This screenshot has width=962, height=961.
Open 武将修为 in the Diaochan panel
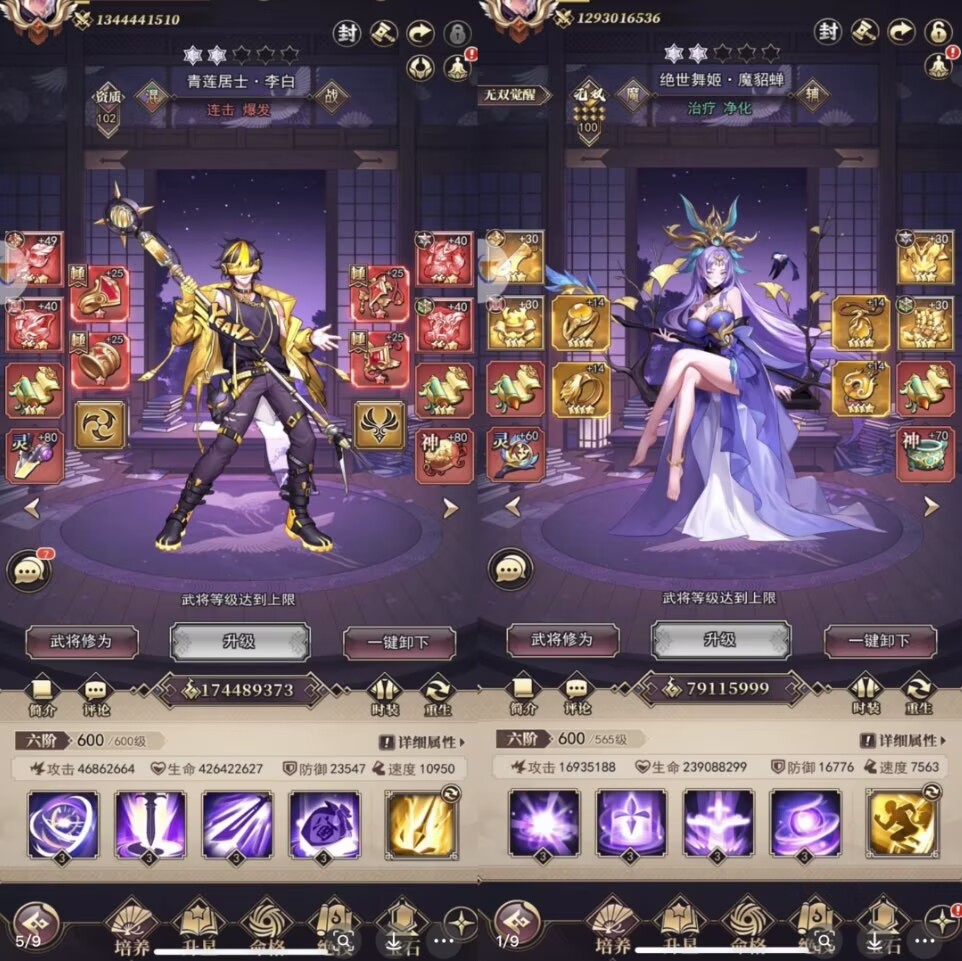pos(562,641)
